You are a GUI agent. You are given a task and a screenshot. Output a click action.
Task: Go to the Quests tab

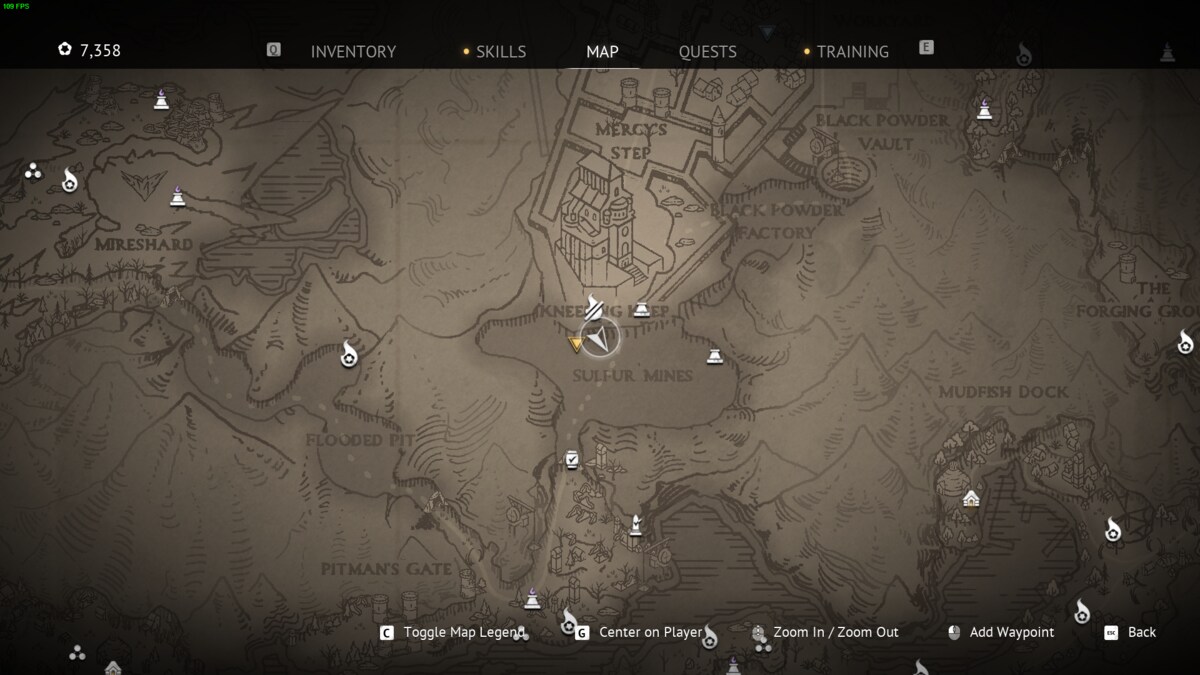pyautogui.click(x=707, y=52)
